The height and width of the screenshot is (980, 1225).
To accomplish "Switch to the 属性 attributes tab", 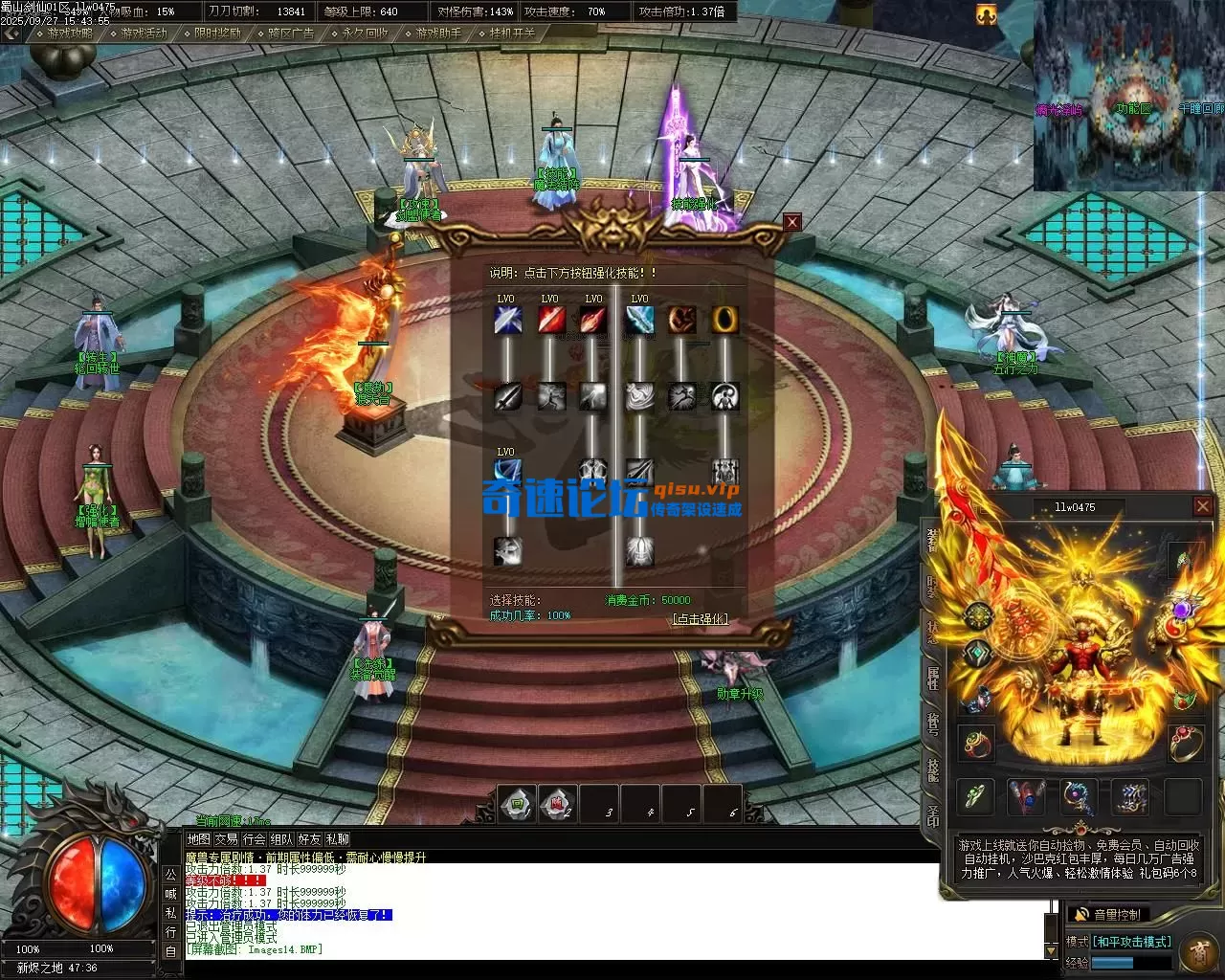I will 931,679.
